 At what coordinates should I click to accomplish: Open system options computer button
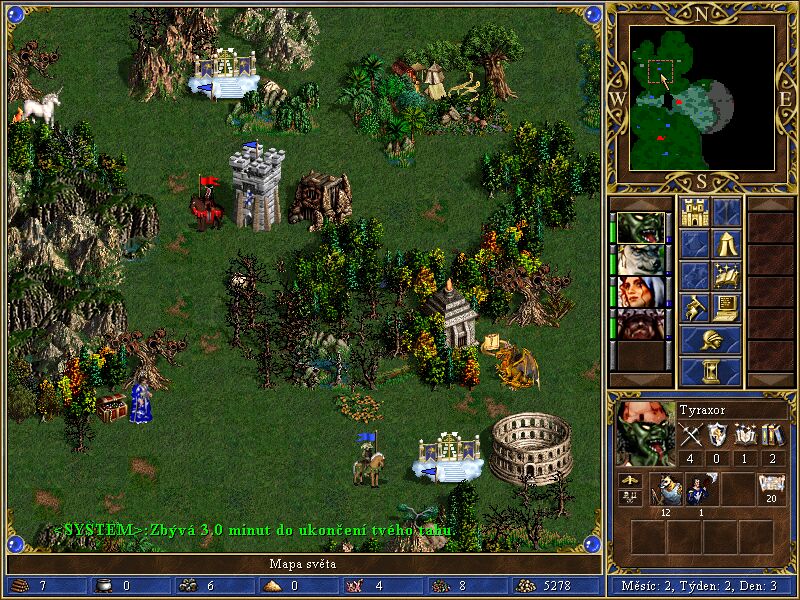(727, 308)
